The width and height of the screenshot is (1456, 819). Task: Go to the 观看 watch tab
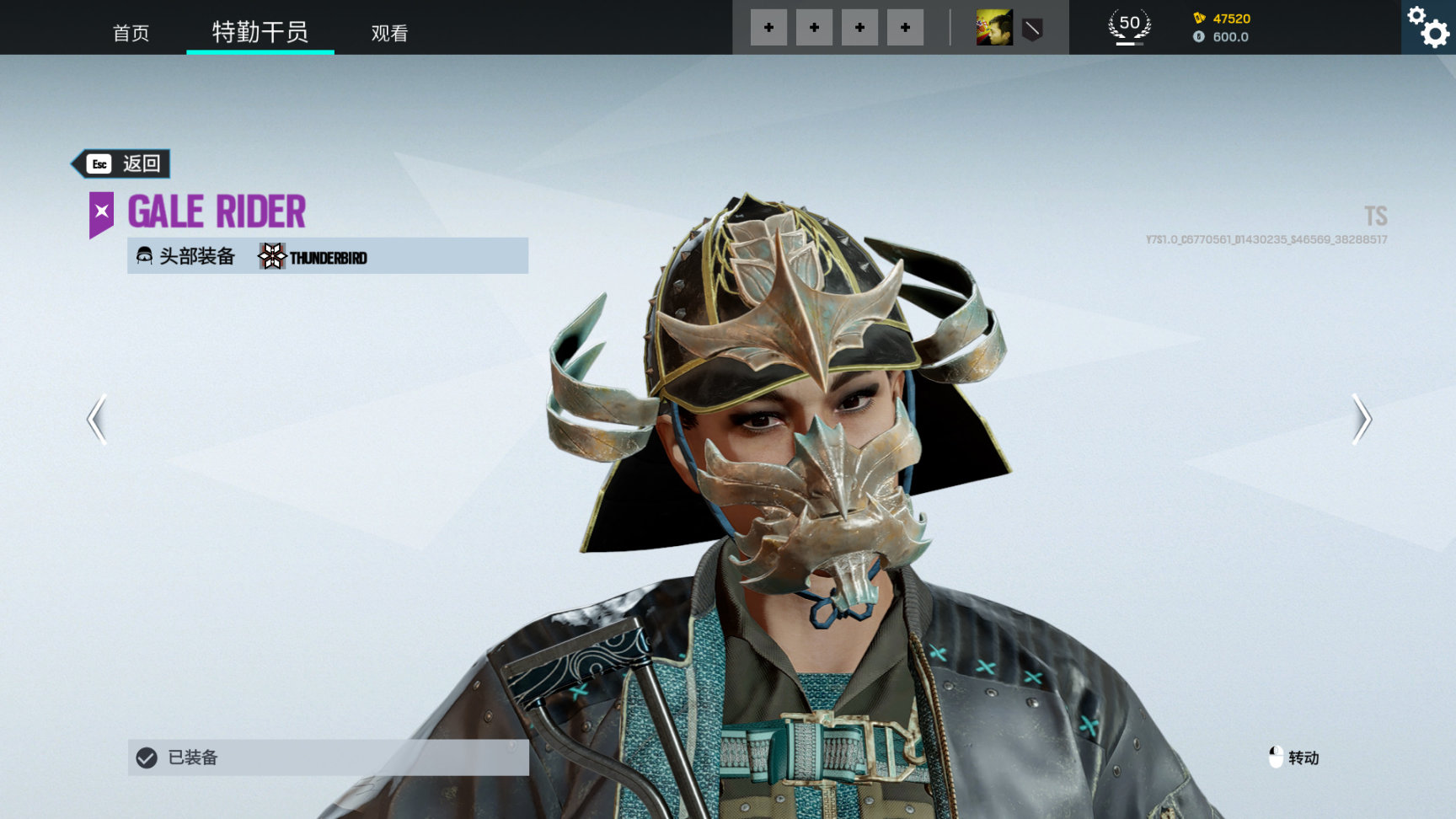pos(389,33)
